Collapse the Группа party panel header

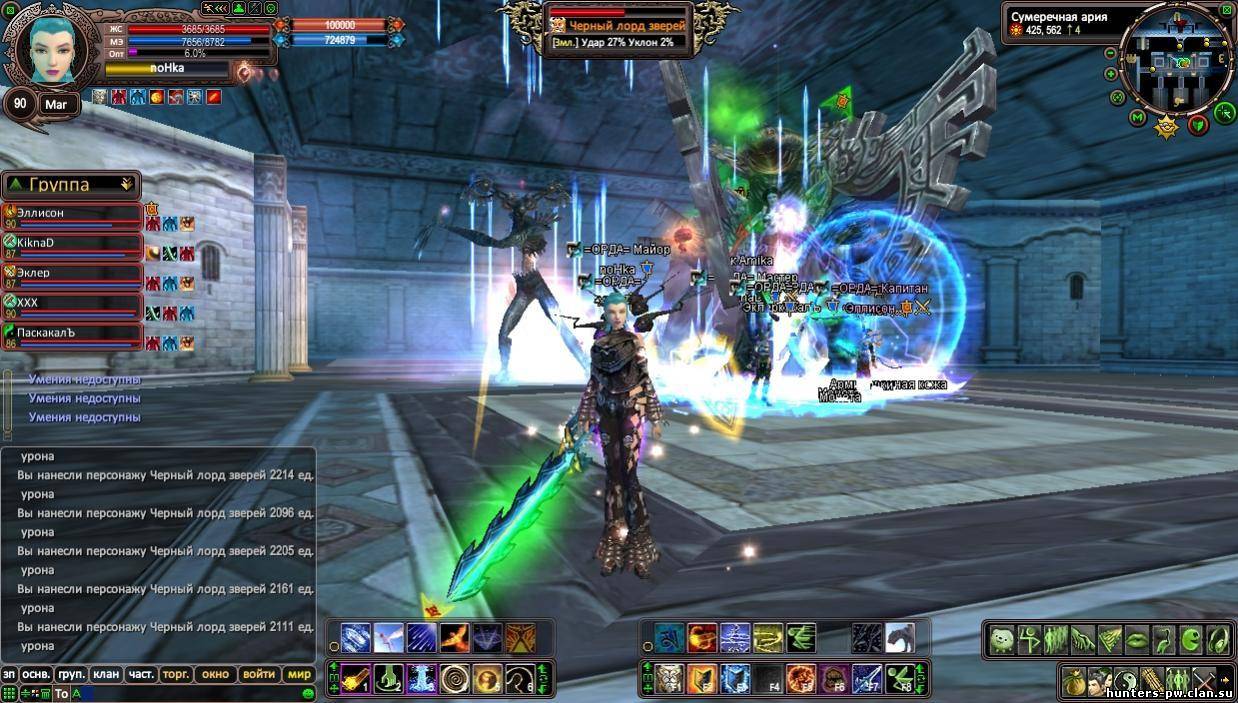click(126, 184)
